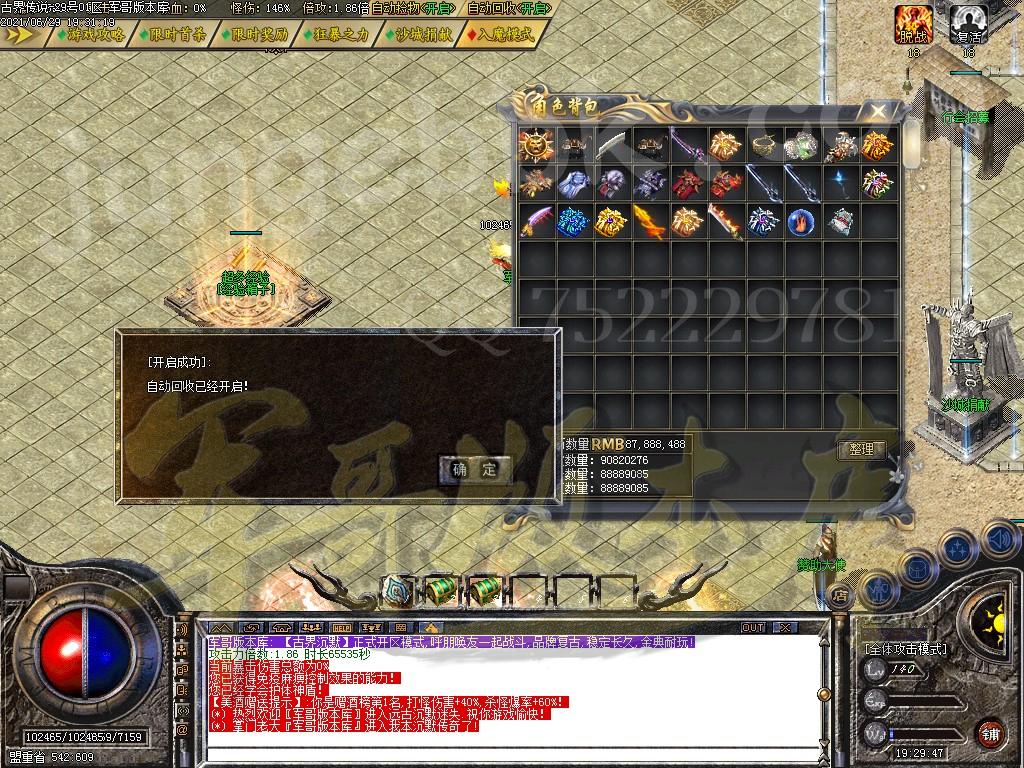1024x768 pixels.
Task: Select the blue flame orb item
Action: 800,221
